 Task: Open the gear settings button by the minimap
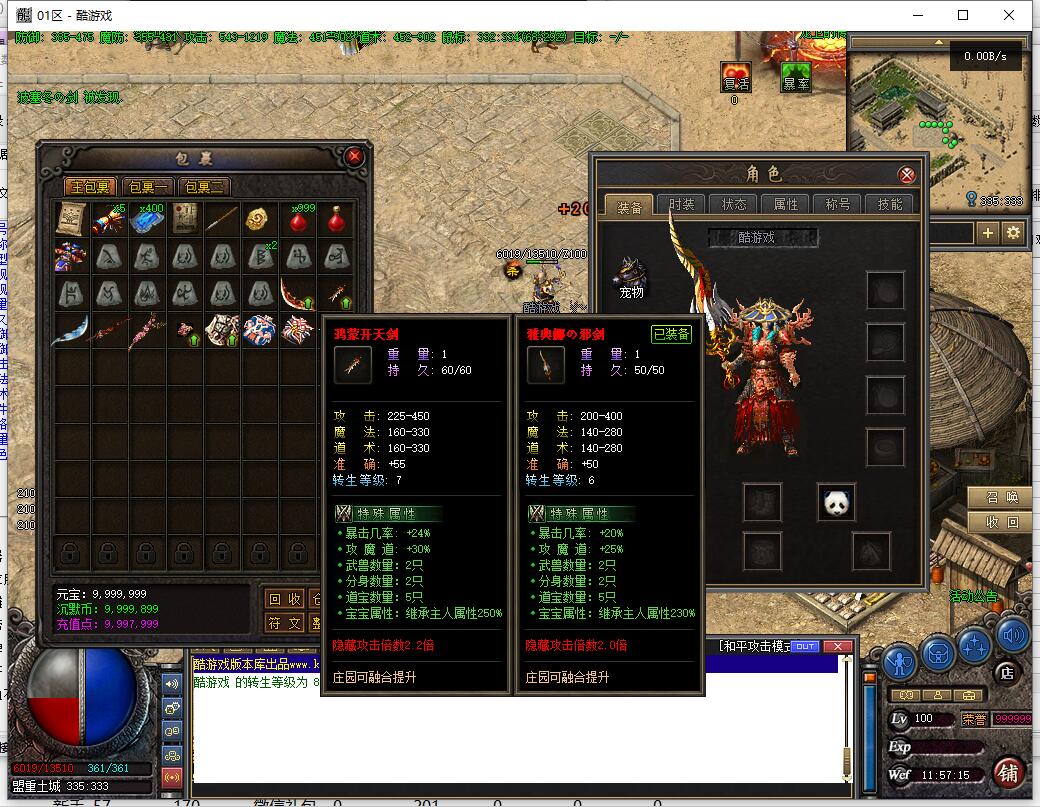(x=1013, y=233)
